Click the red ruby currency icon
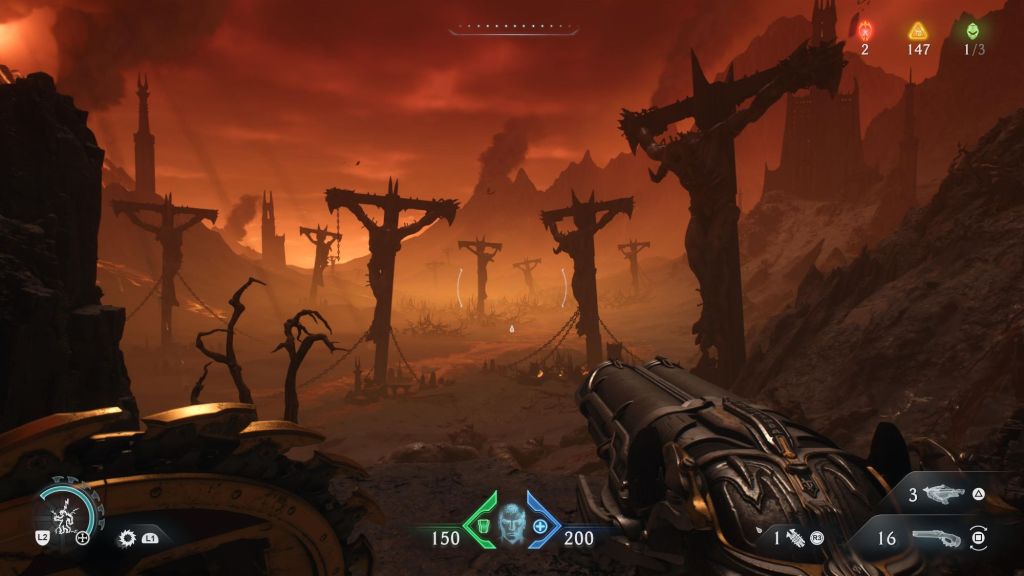This screenshot has height=576, width=1024. pos(865,31)
